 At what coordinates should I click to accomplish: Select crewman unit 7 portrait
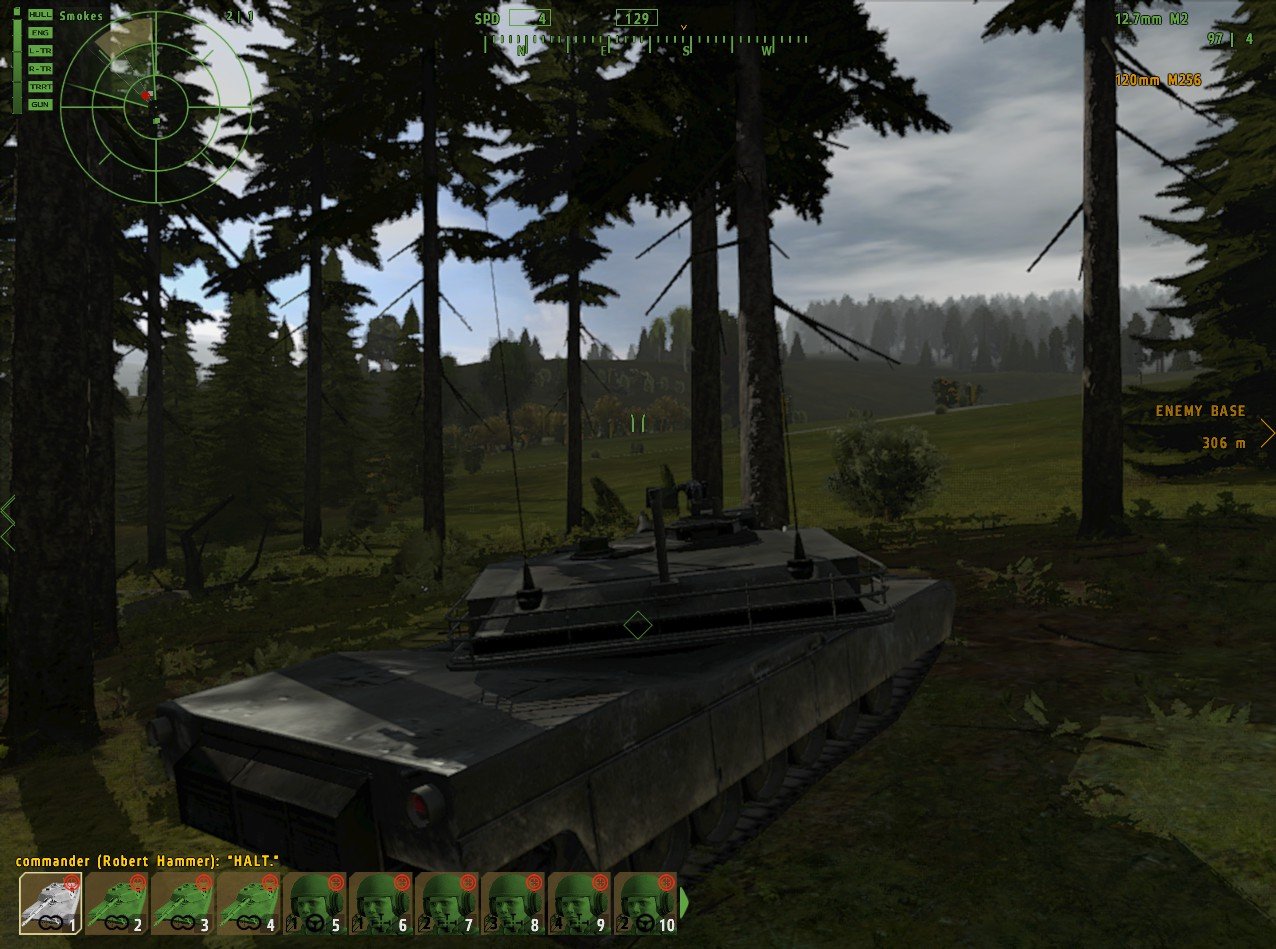click(447, 903)
